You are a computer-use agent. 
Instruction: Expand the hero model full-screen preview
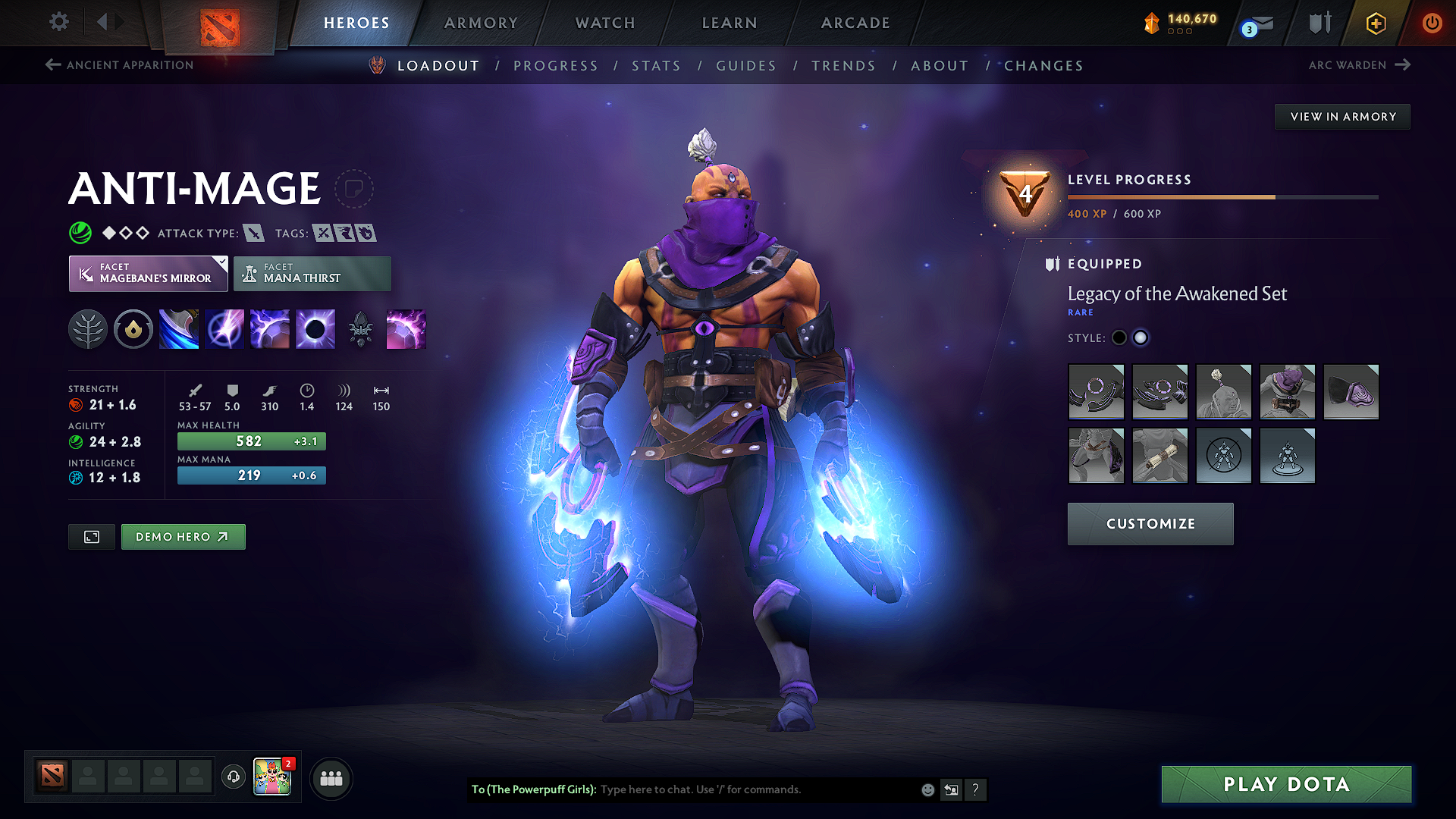[91, 536]
